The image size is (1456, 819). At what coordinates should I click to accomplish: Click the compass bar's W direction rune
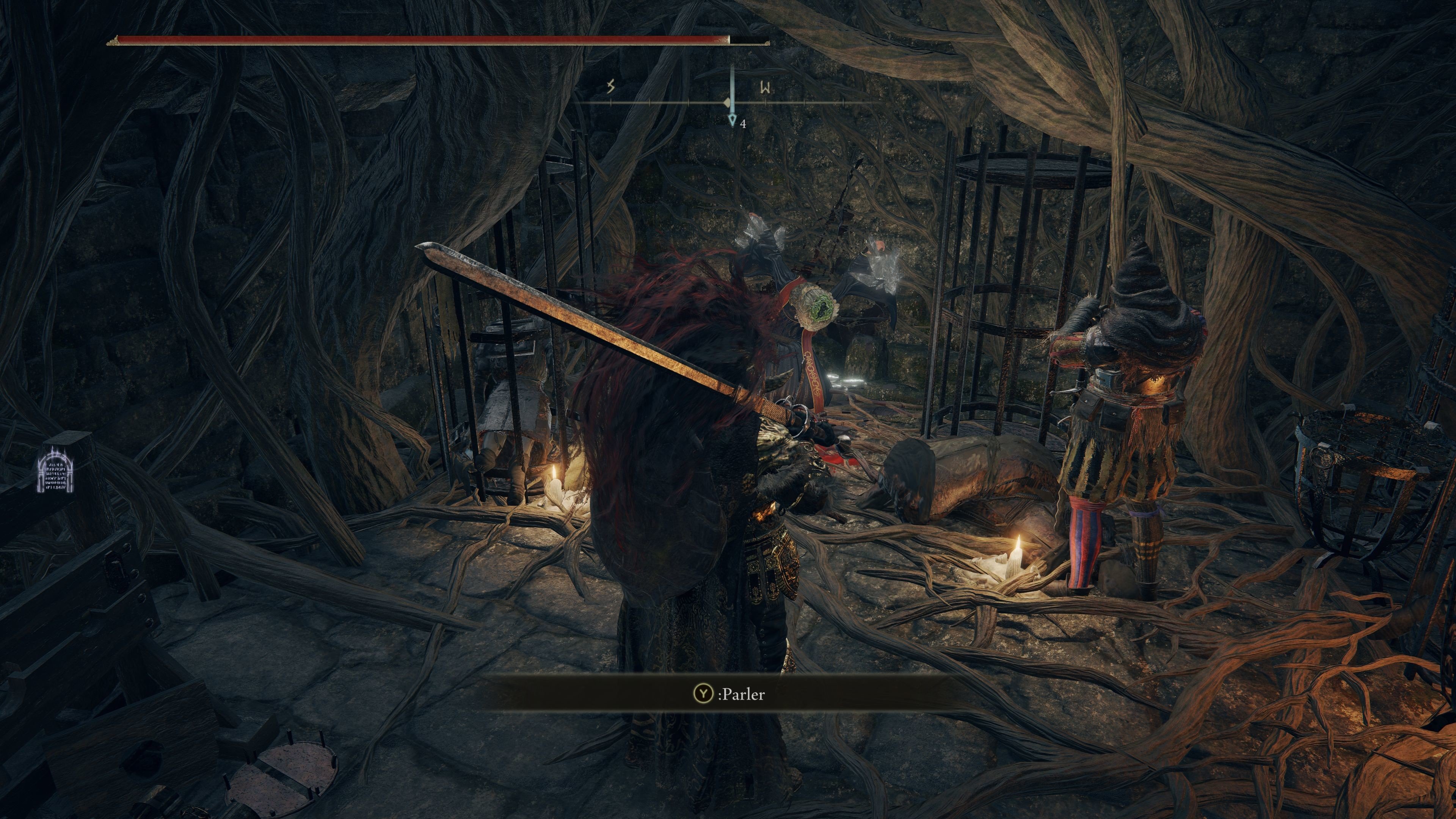click(766, 88)
